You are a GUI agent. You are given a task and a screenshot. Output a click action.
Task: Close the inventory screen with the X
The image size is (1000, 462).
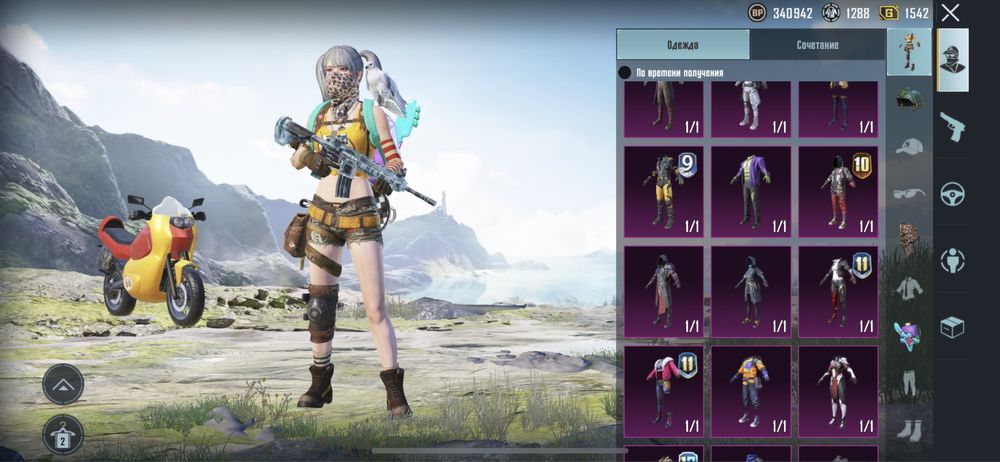tap(950, 13)
